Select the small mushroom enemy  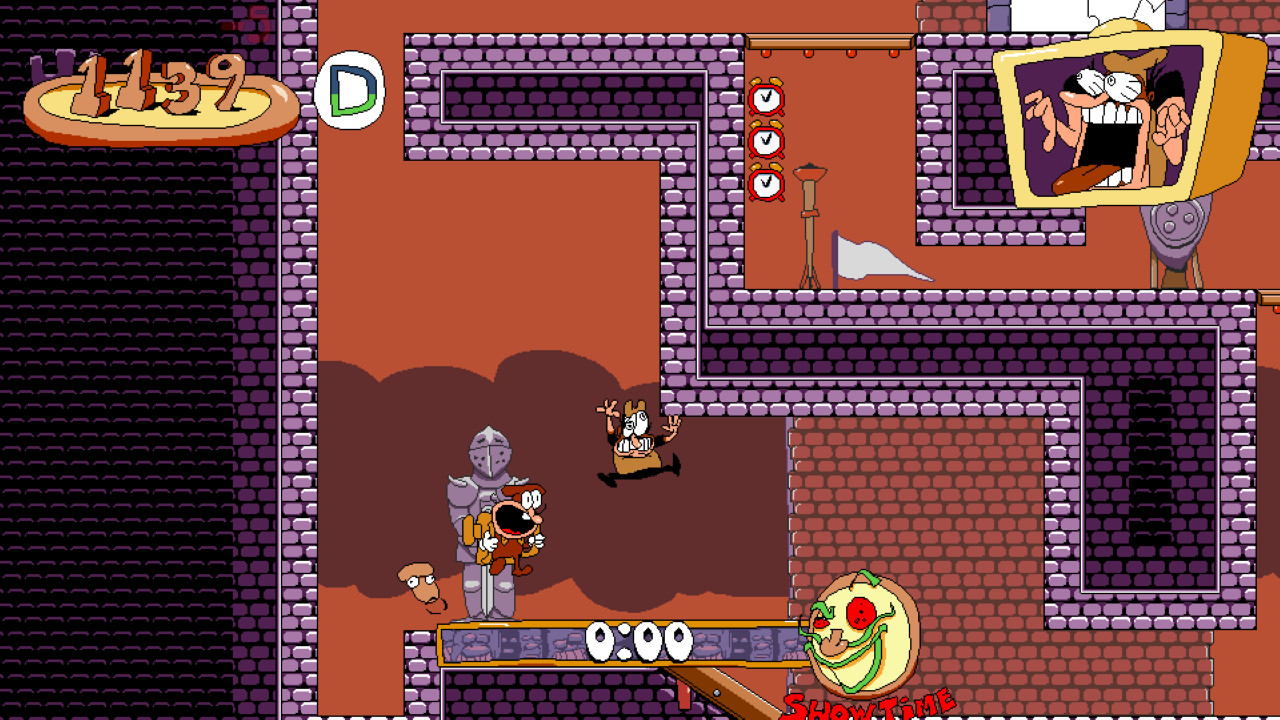[x=420, y=585]
